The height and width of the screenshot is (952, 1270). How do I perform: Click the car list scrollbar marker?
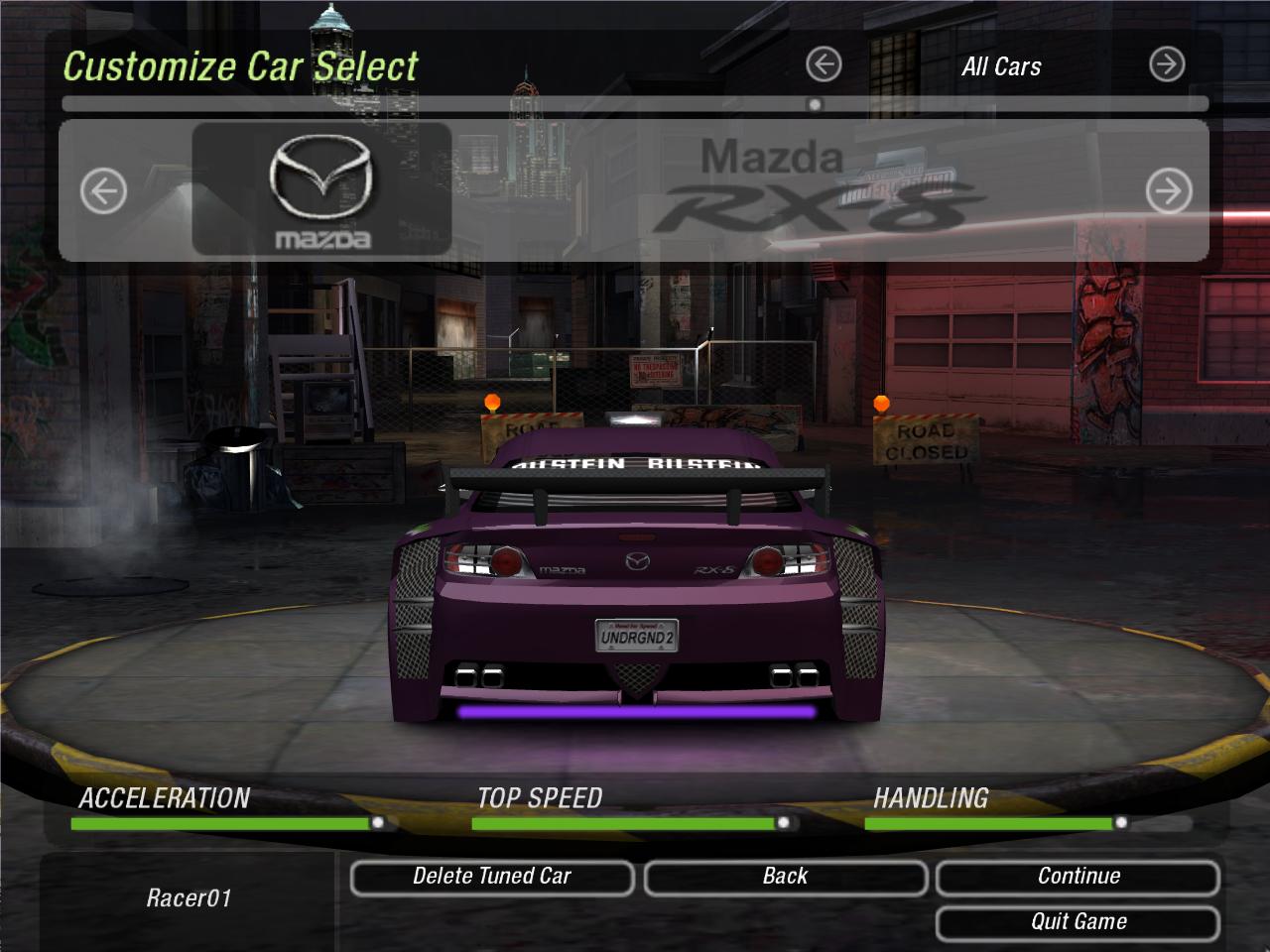[815, 104]
